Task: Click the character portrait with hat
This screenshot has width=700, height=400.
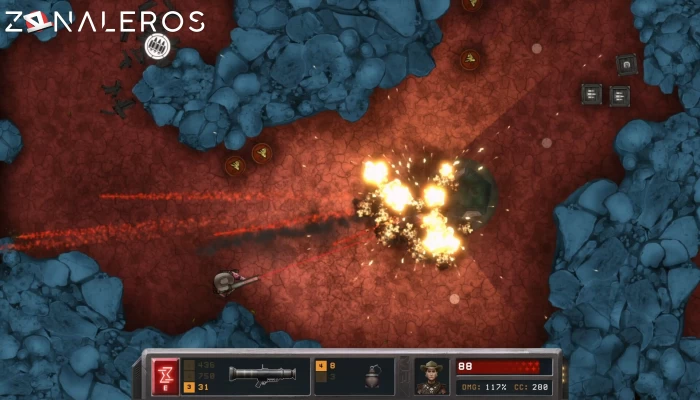Action: click(x=432, y=376)
